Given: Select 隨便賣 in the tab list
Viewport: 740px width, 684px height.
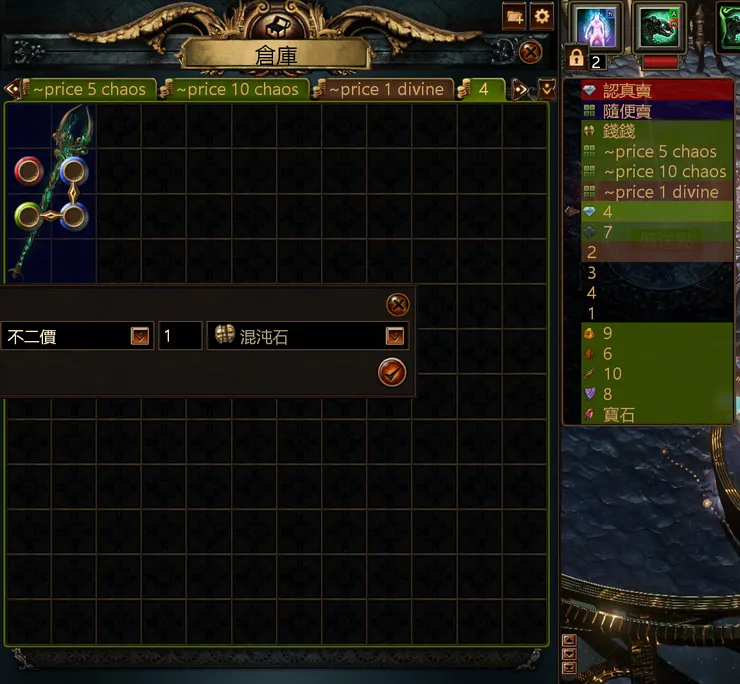Looking at the screenshot, I should tap(627, 111).
